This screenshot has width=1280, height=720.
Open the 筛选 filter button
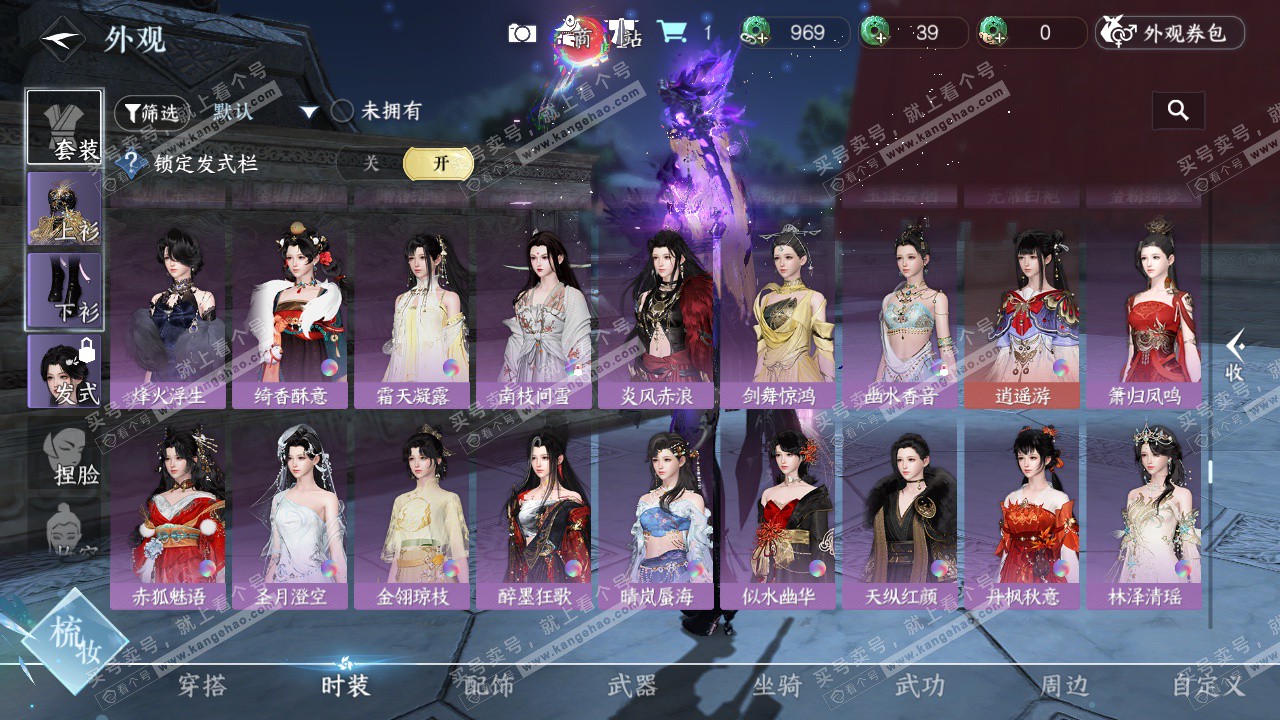point(151,113)
